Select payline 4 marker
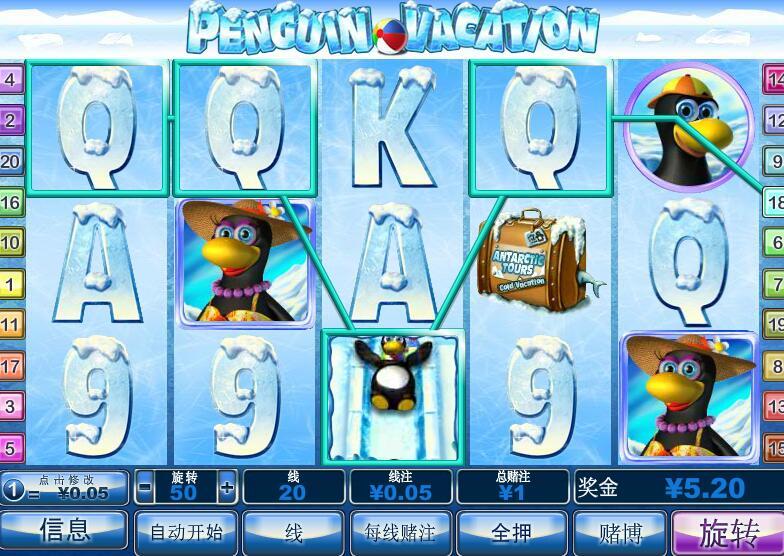The height and width of the screenshot is (556, 784). pos(11,79)
